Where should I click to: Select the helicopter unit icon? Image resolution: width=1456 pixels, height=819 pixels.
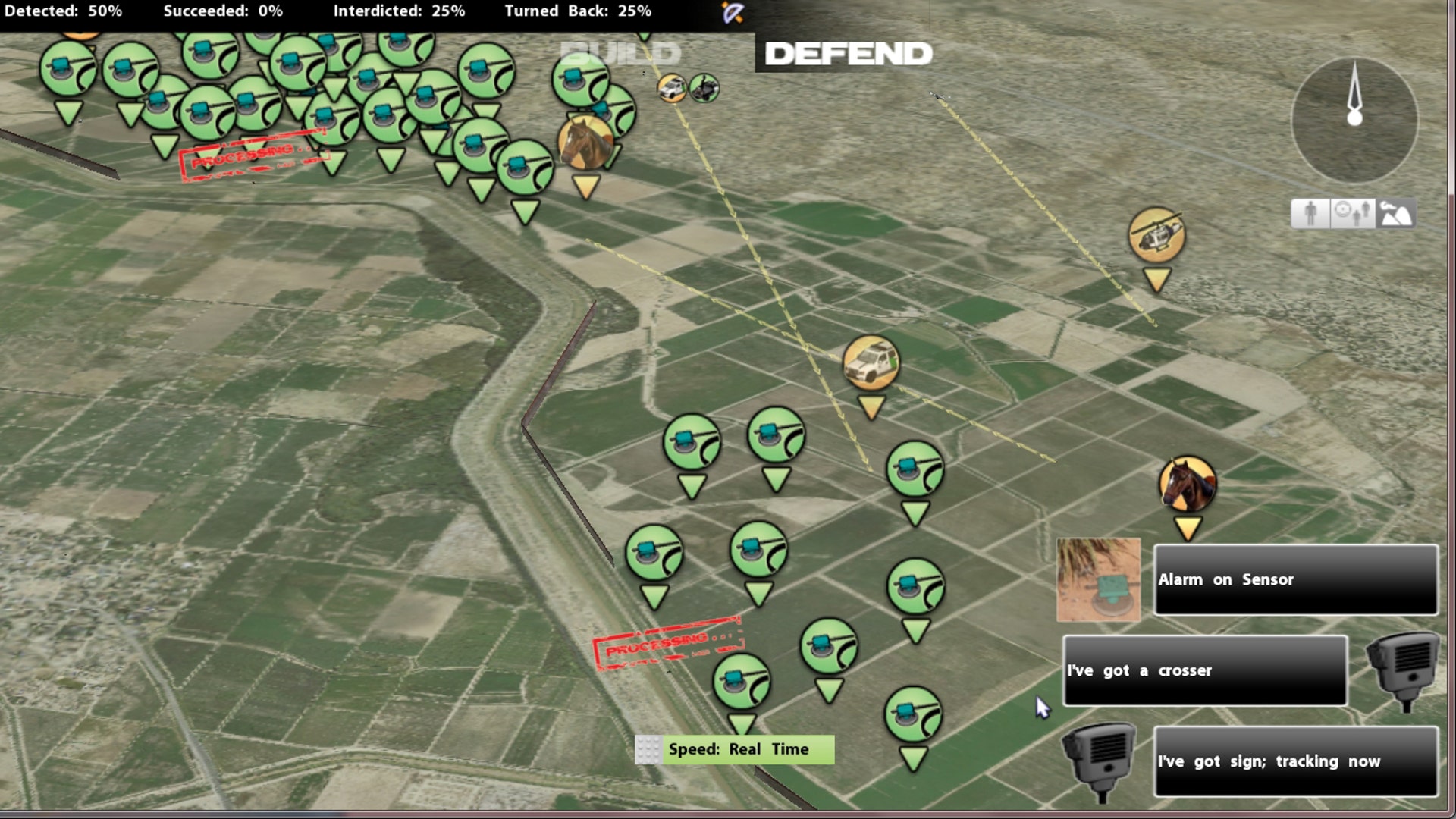[x=1154, y=235]
